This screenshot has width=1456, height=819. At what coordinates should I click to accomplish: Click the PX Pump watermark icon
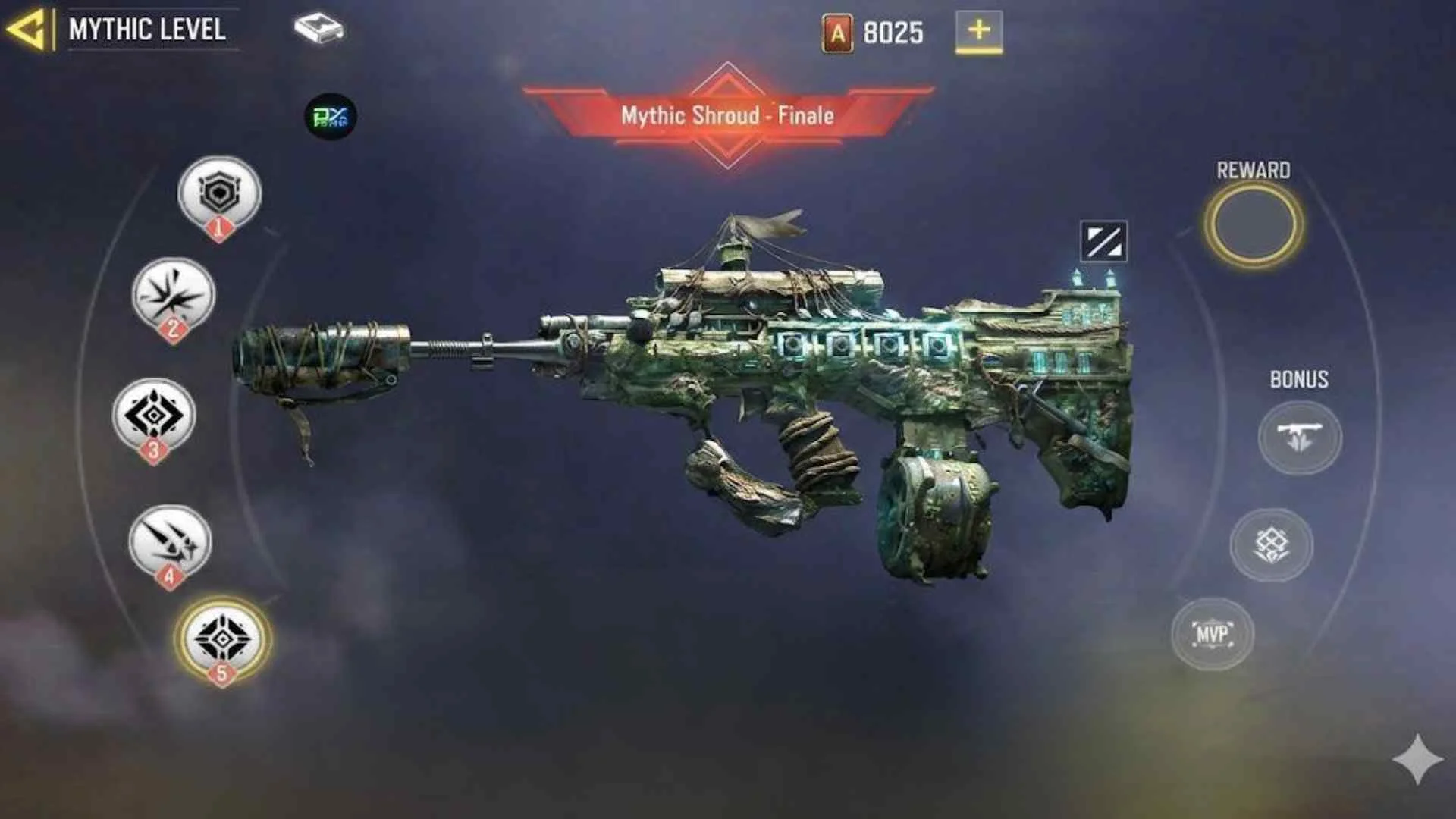pos(332,118)
